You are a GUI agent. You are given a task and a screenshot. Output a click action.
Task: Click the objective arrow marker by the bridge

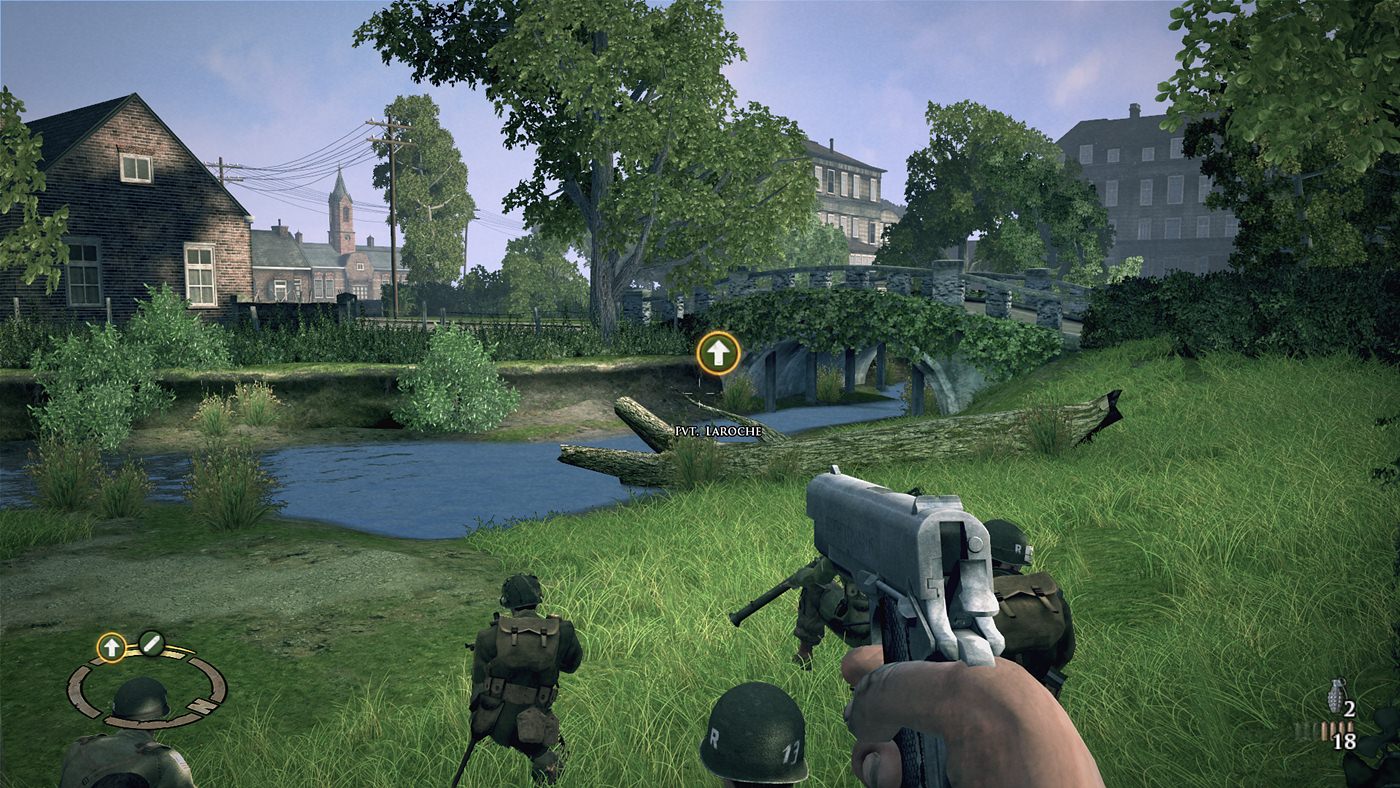(718, 353)
